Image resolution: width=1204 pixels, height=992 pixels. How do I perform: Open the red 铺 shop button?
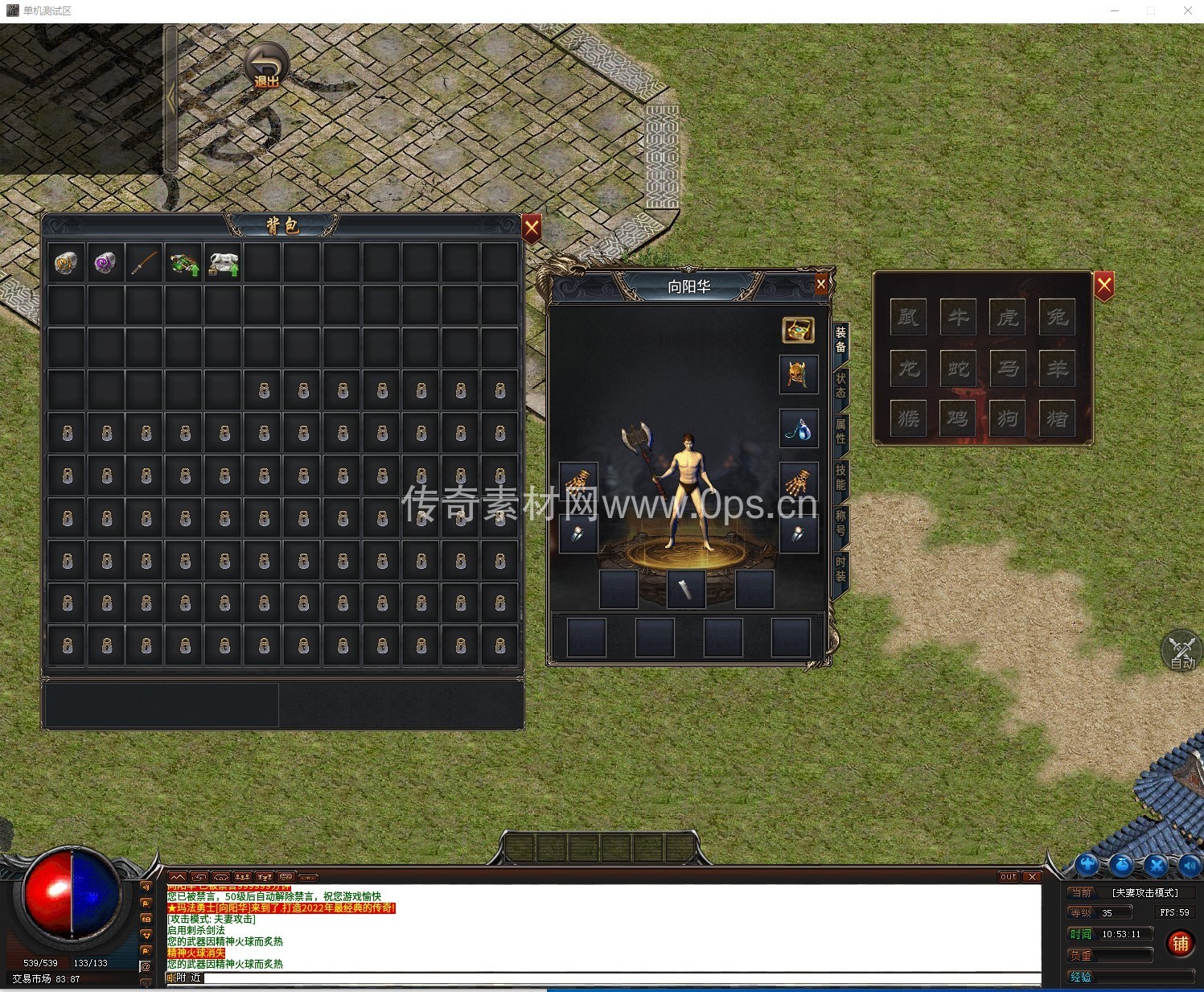[x=1181, y=943]
